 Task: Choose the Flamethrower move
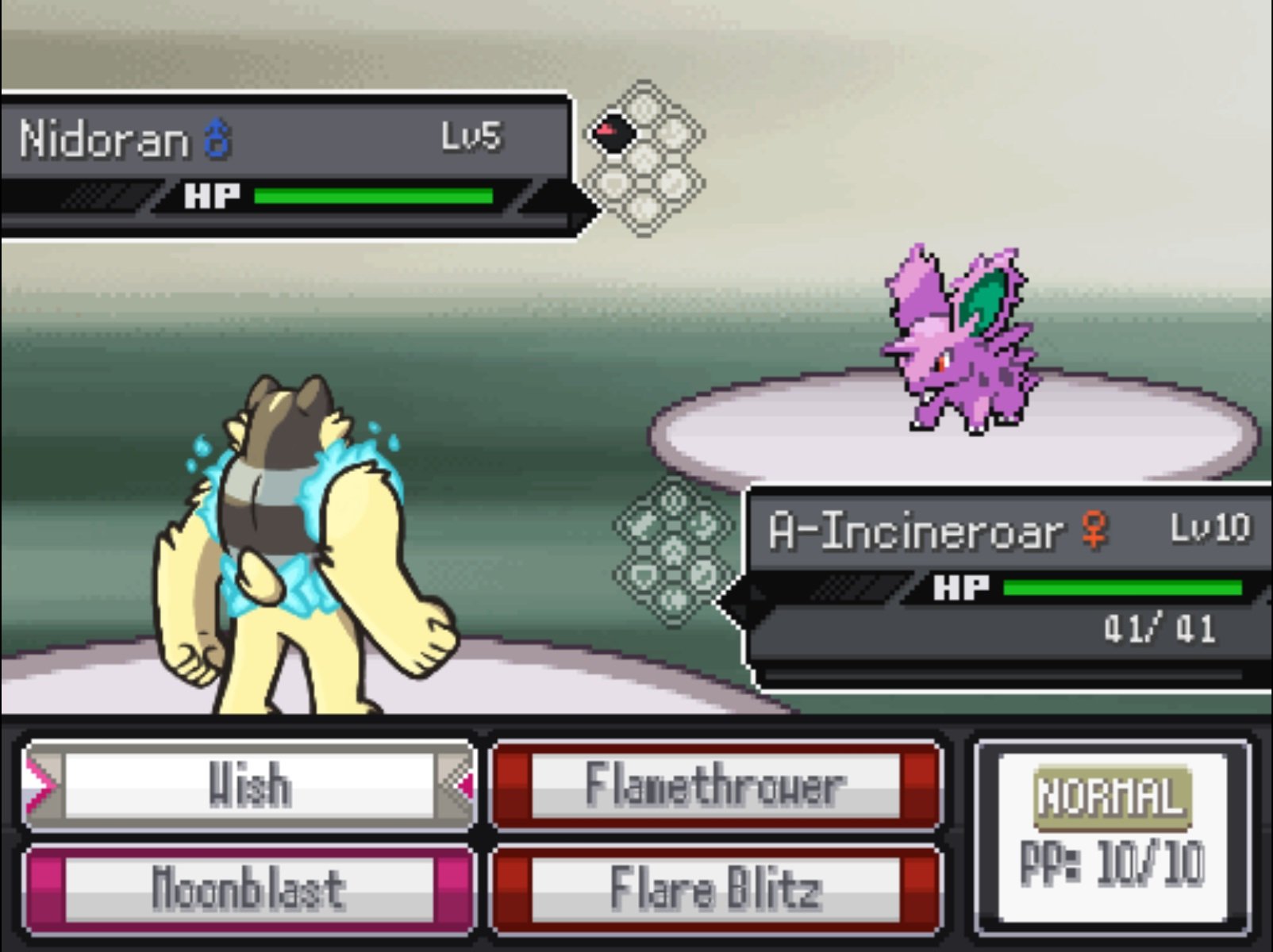coord(716,785)
